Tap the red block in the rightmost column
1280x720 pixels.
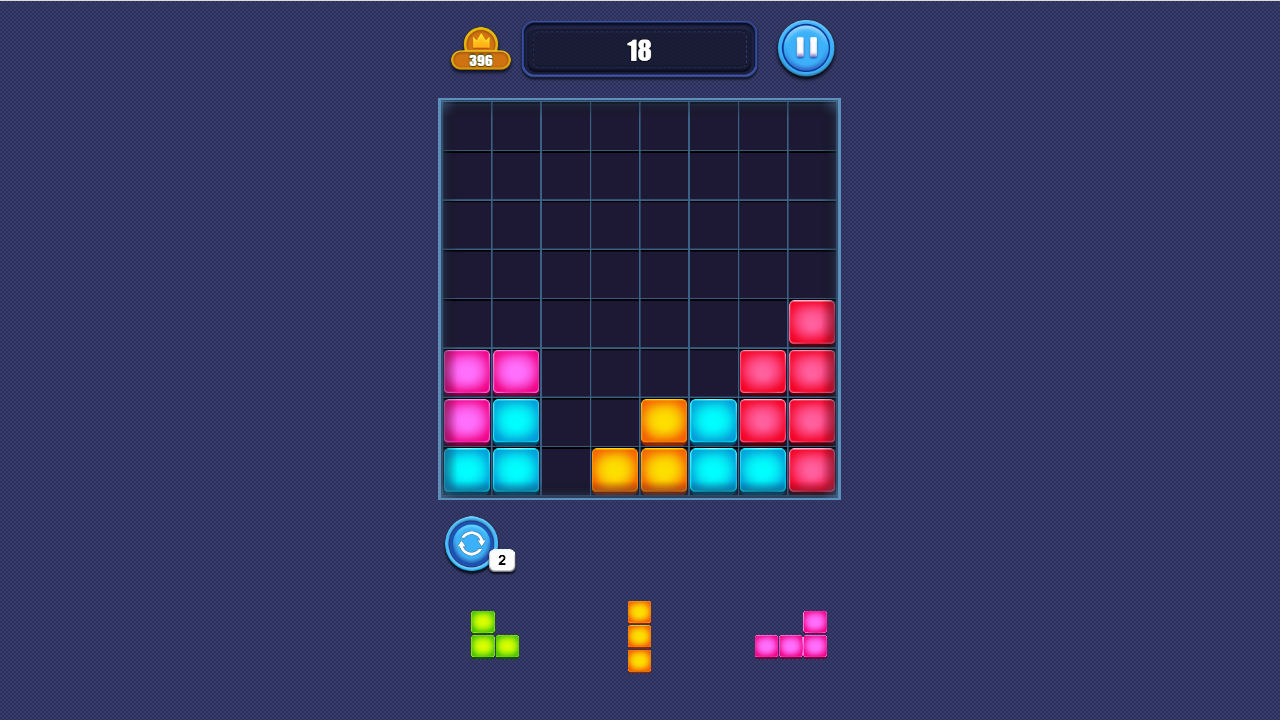(x=812, y=321)
